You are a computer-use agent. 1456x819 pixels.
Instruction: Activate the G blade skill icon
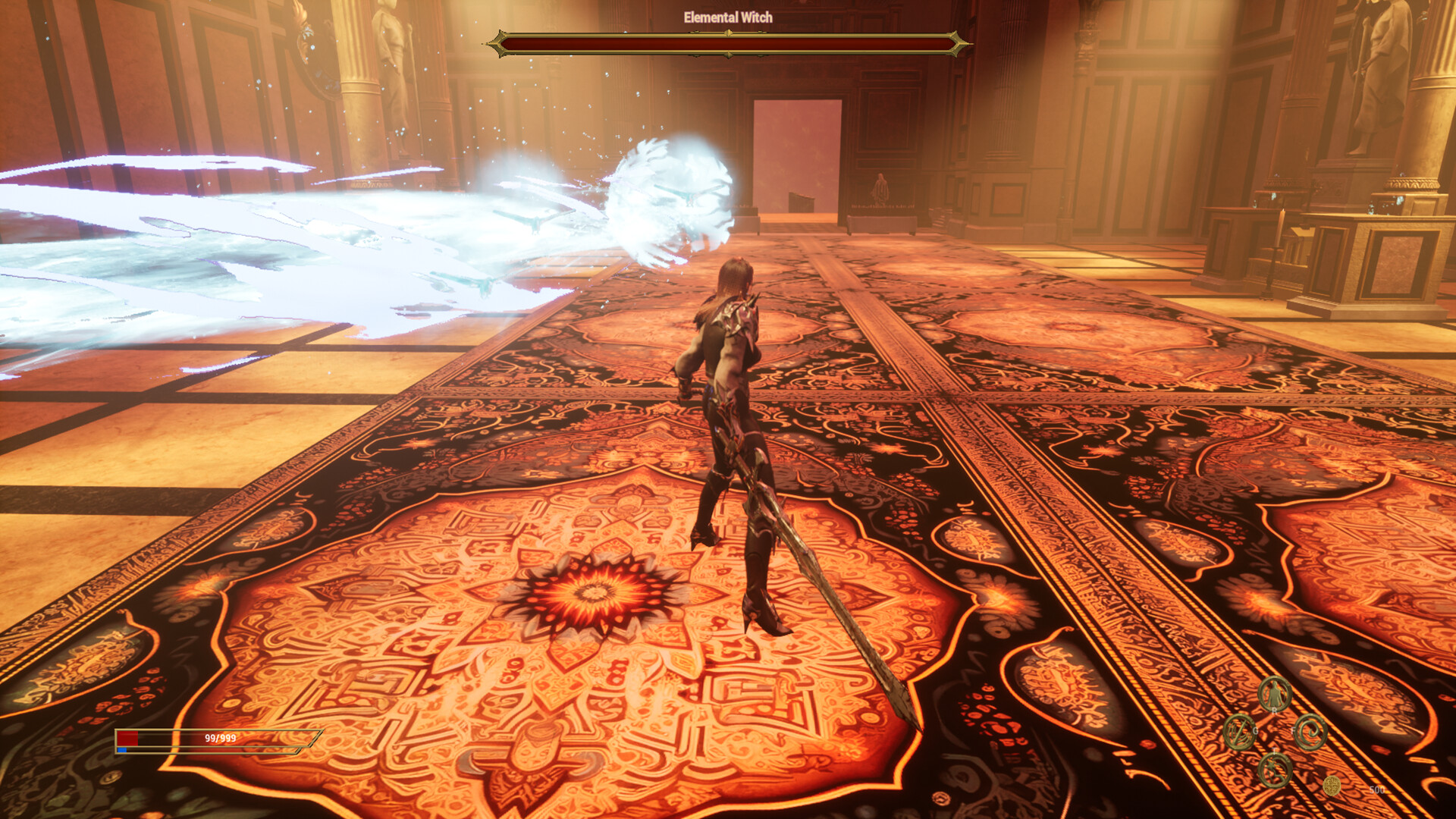(x=1239, y=733)
